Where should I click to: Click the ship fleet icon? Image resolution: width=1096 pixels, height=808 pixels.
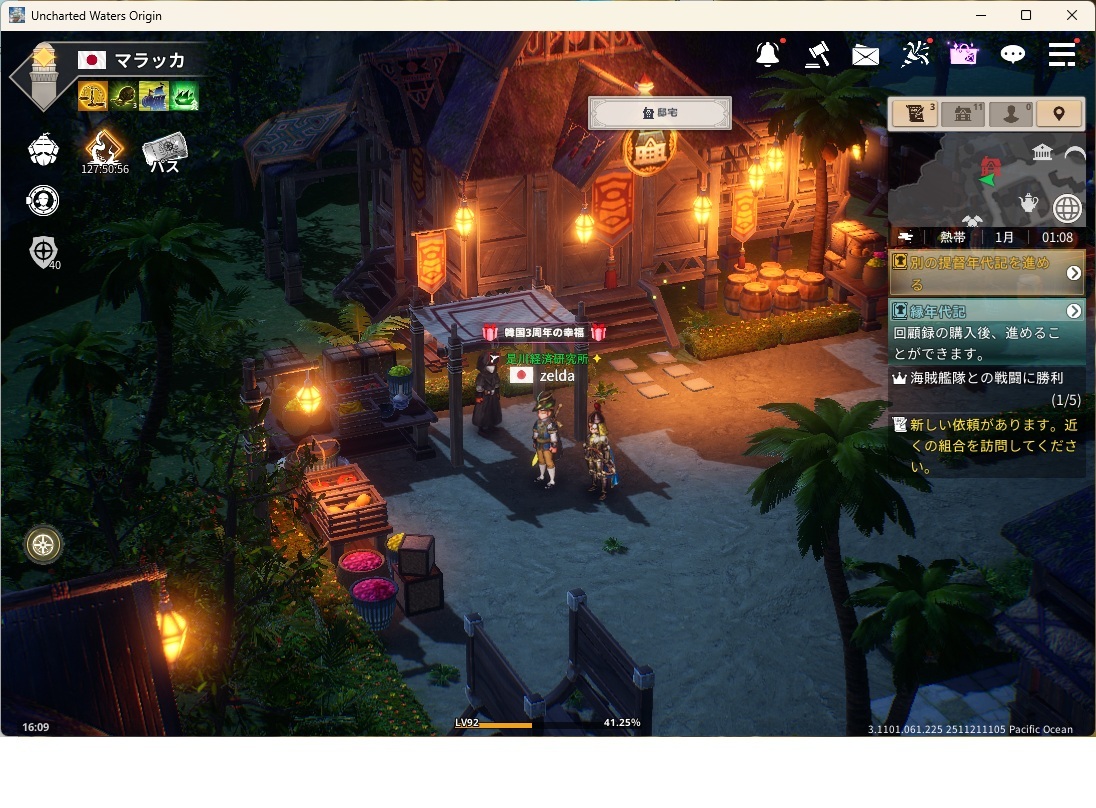click(x=43, y=150)
